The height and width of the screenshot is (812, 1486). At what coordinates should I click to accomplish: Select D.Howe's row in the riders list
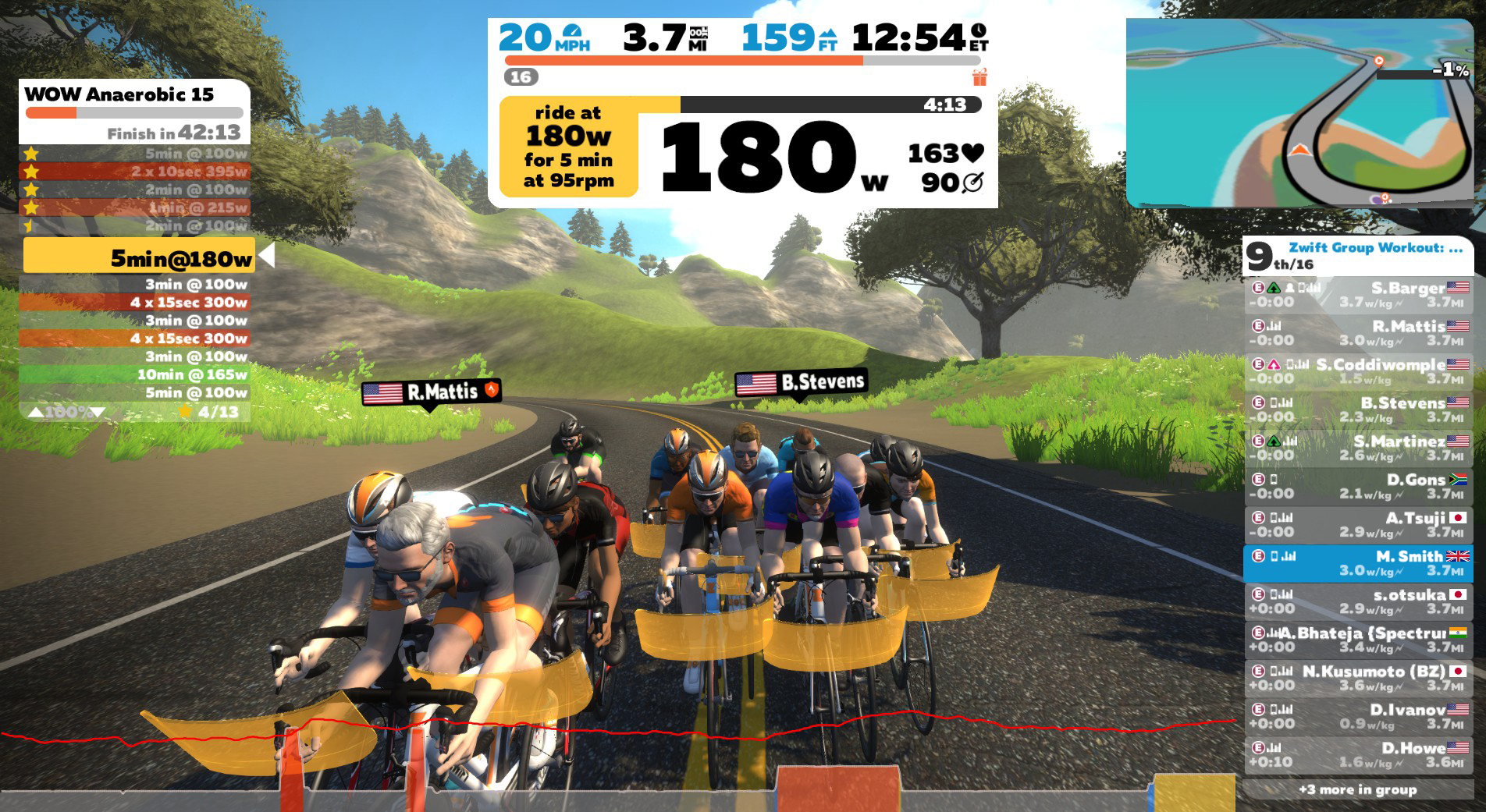tap(1358, 753)
